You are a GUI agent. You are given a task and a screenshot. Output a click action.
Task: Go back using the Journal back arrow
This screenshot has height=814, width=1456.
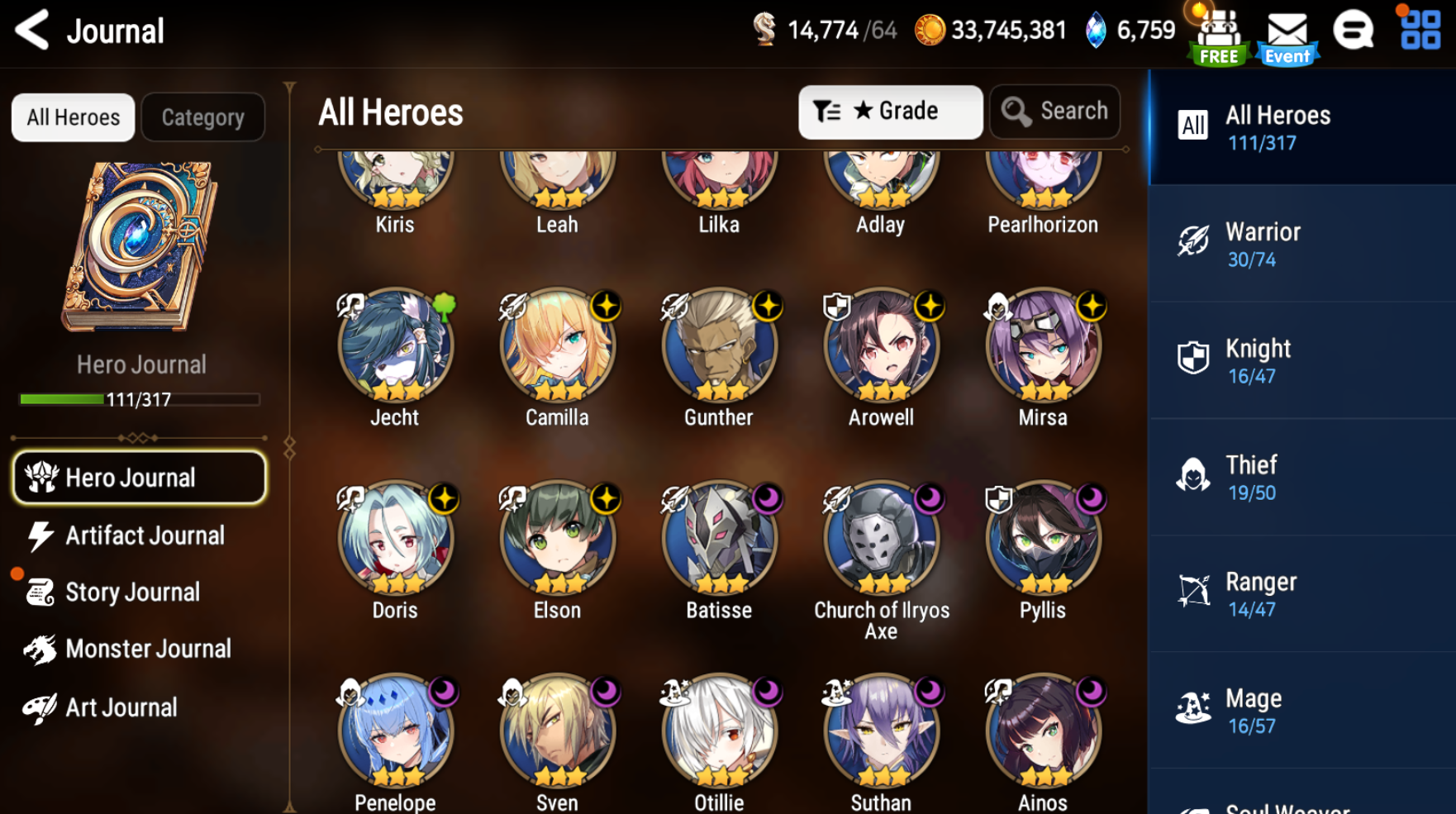tap(31, 30)
